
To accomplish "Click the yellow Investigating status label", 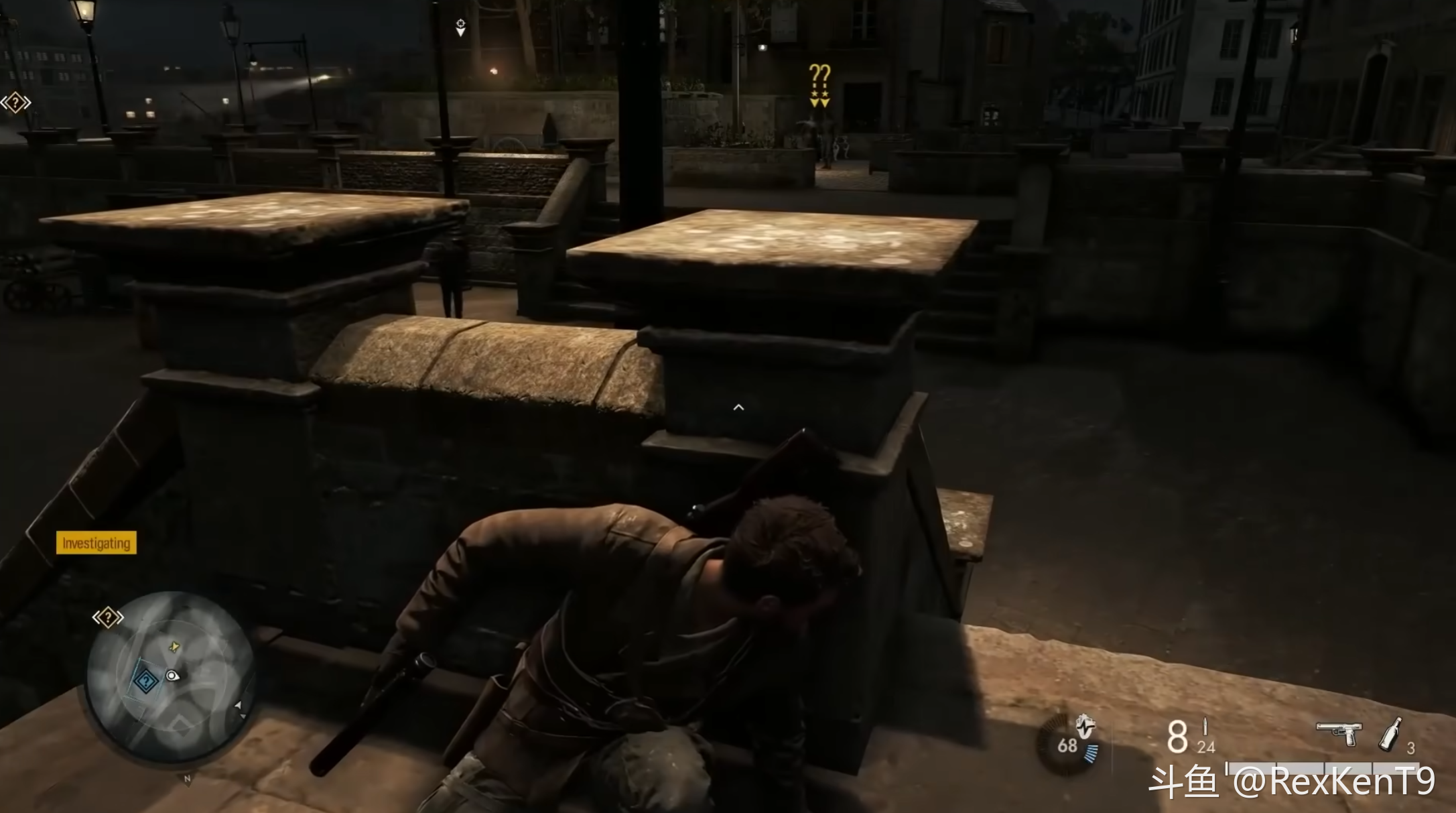I will (96, 543).
